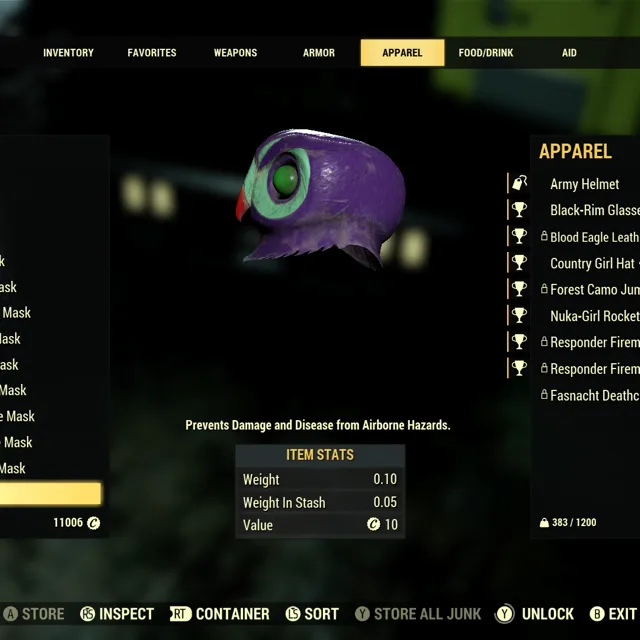Pick the Country Girl Hat entry
The width and height of the screenshot is (640, 640).
point(593,263)
